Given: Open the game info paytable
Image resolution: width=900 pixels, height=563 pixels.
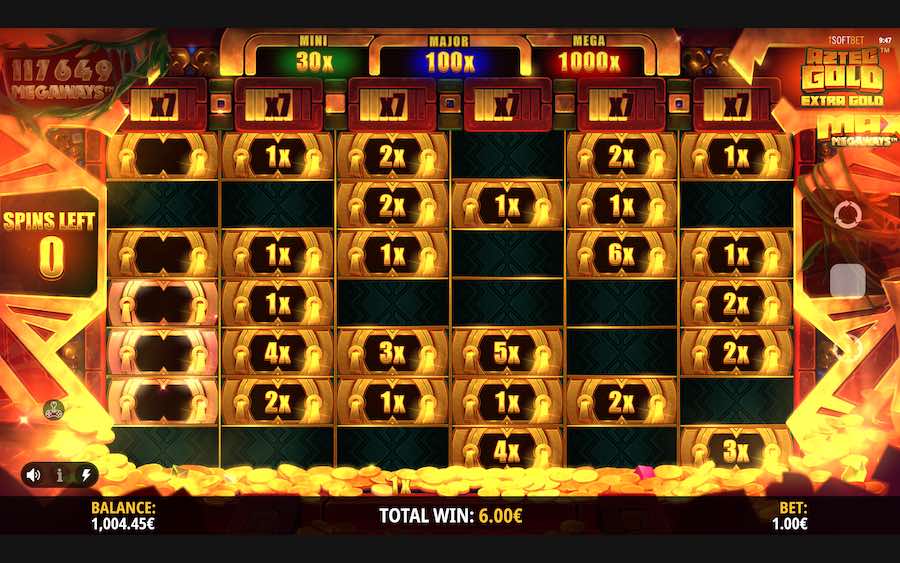Looking at the screenshot, I should 59,475.
